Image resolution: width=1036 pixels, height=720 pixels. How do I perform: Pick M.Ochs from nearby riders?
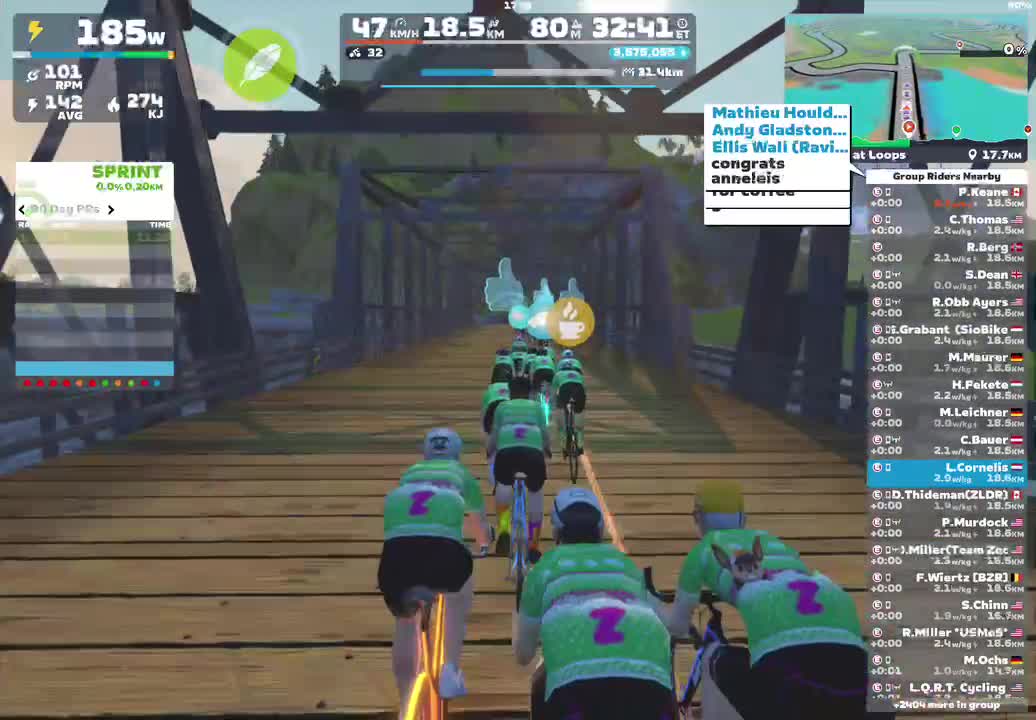(946, 665)
